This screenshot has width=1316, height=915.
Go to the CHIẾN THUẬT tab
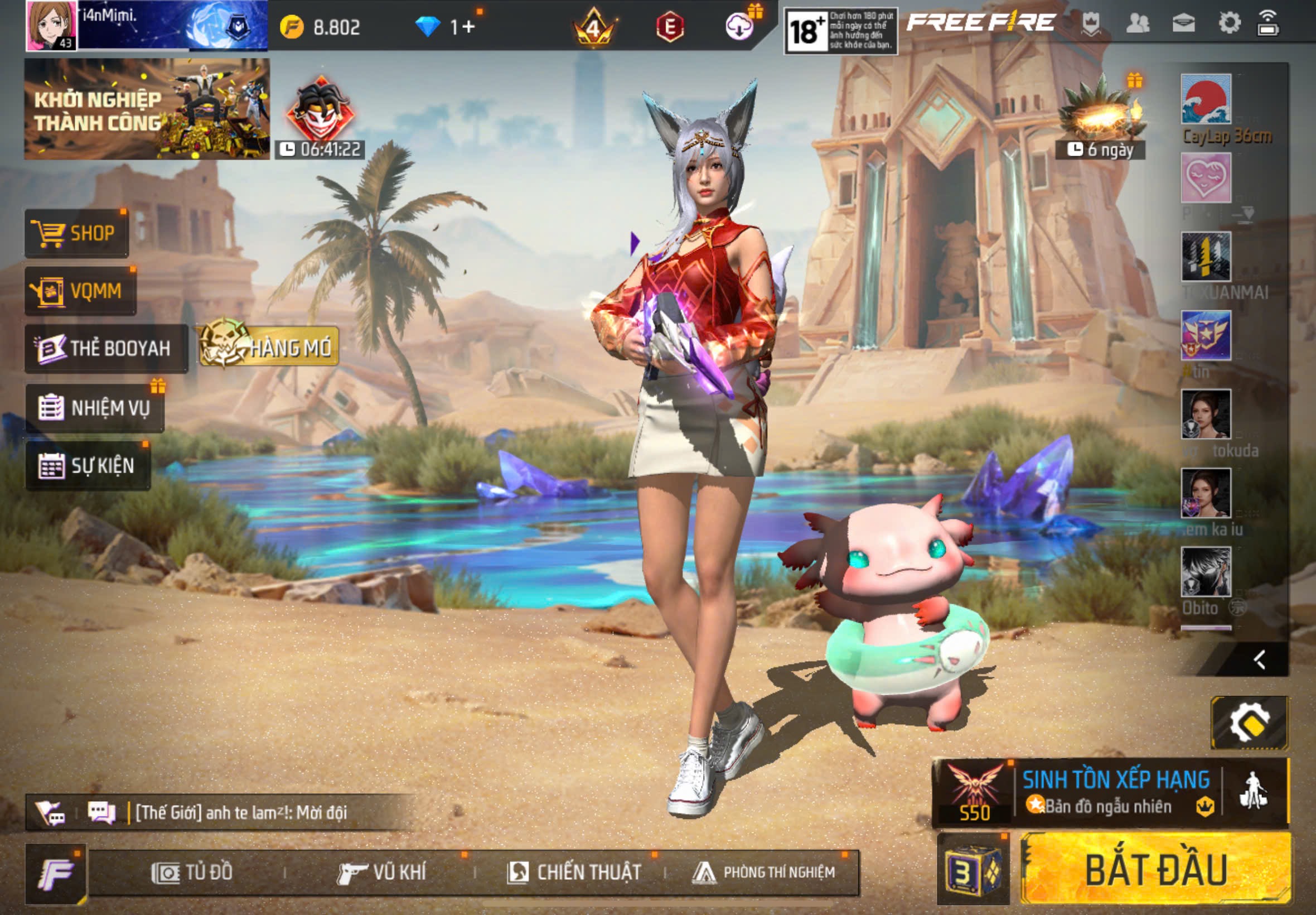574,873
